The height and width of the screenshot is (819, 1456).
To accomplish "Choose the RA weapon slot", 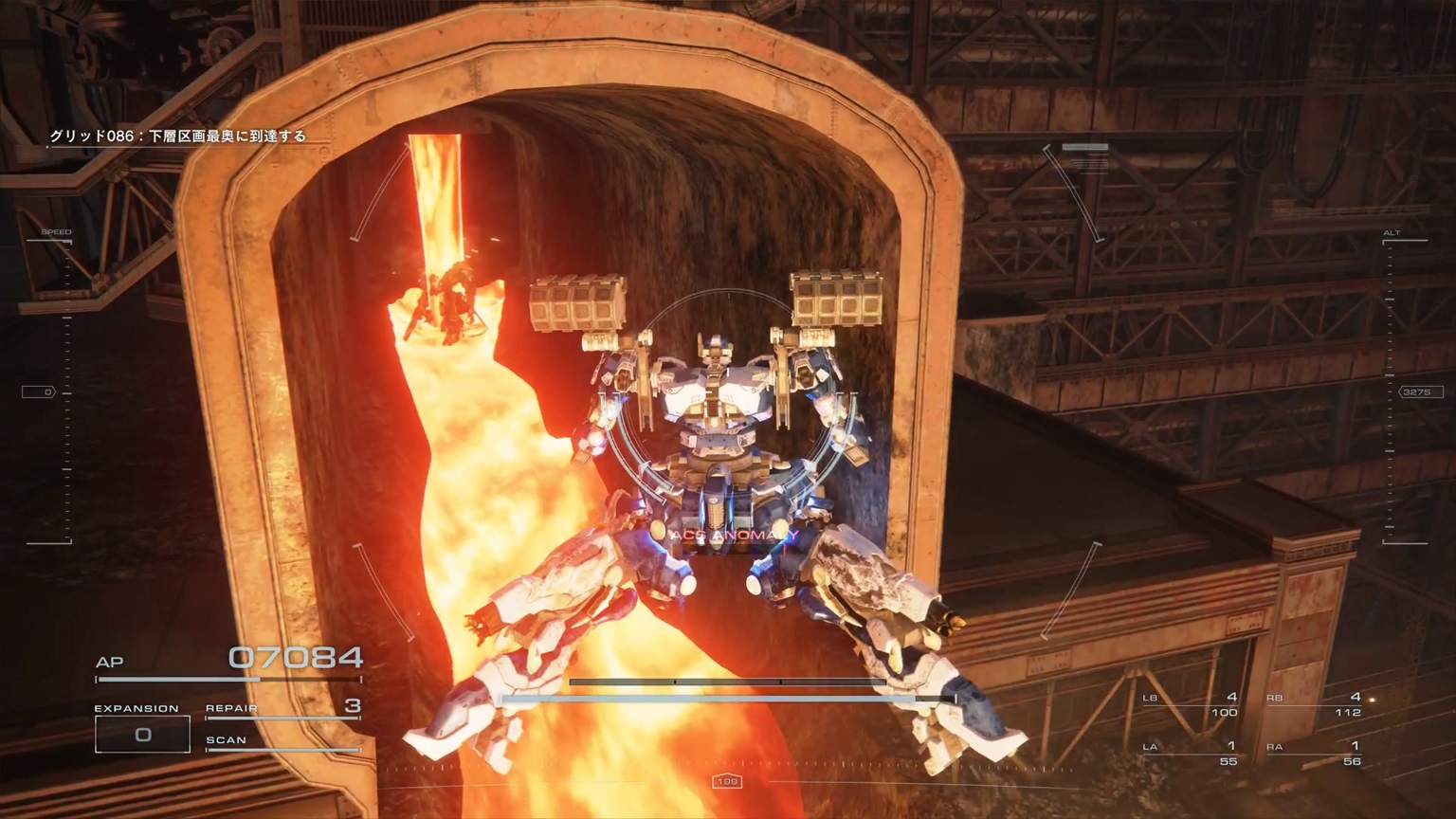I will [1314, 753].
